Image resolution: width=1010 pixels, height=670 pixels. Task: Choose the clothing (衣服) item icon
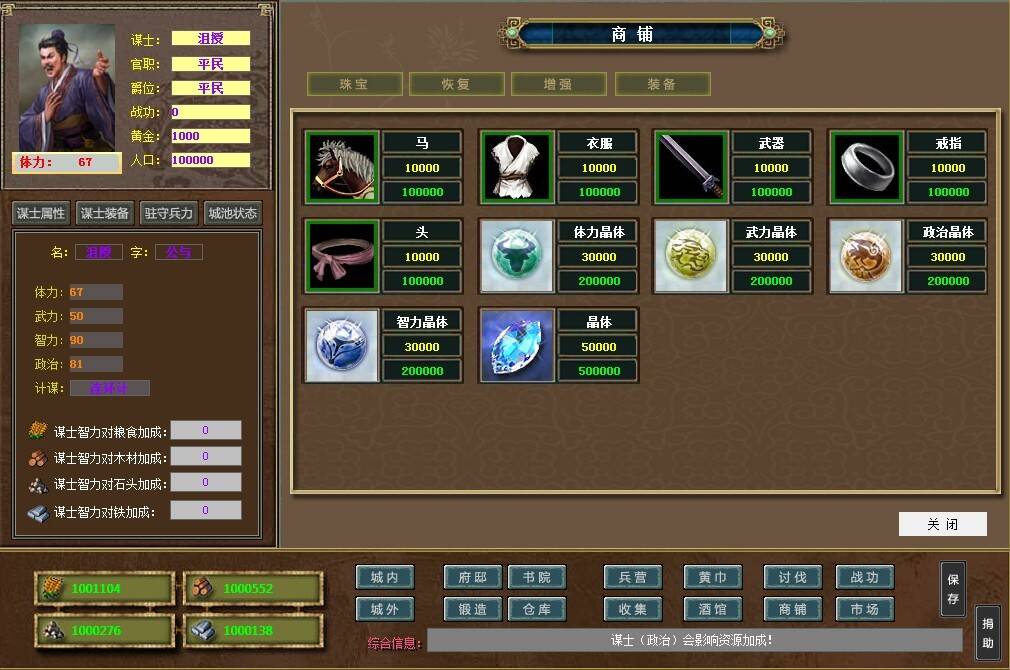coord(516,167)
